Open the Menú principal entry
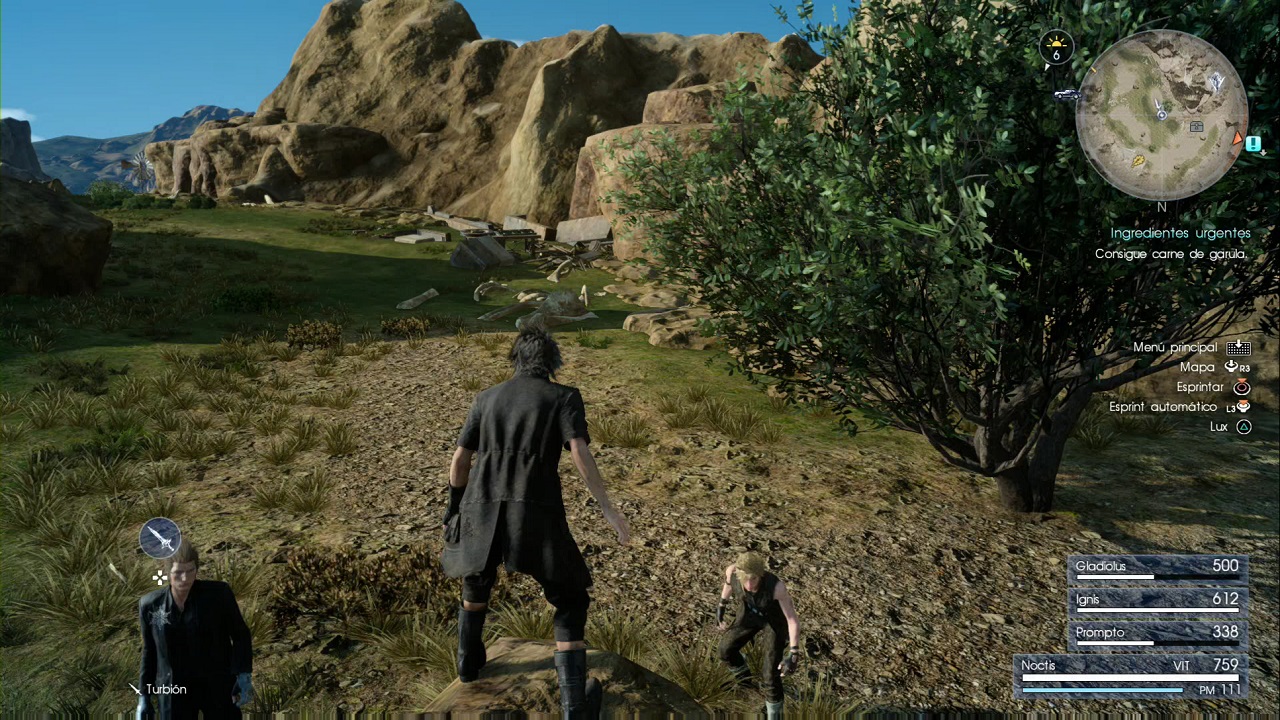The width and height of the screenshot is (1280, 720). pyautogui.click(x=1176, y=347)
